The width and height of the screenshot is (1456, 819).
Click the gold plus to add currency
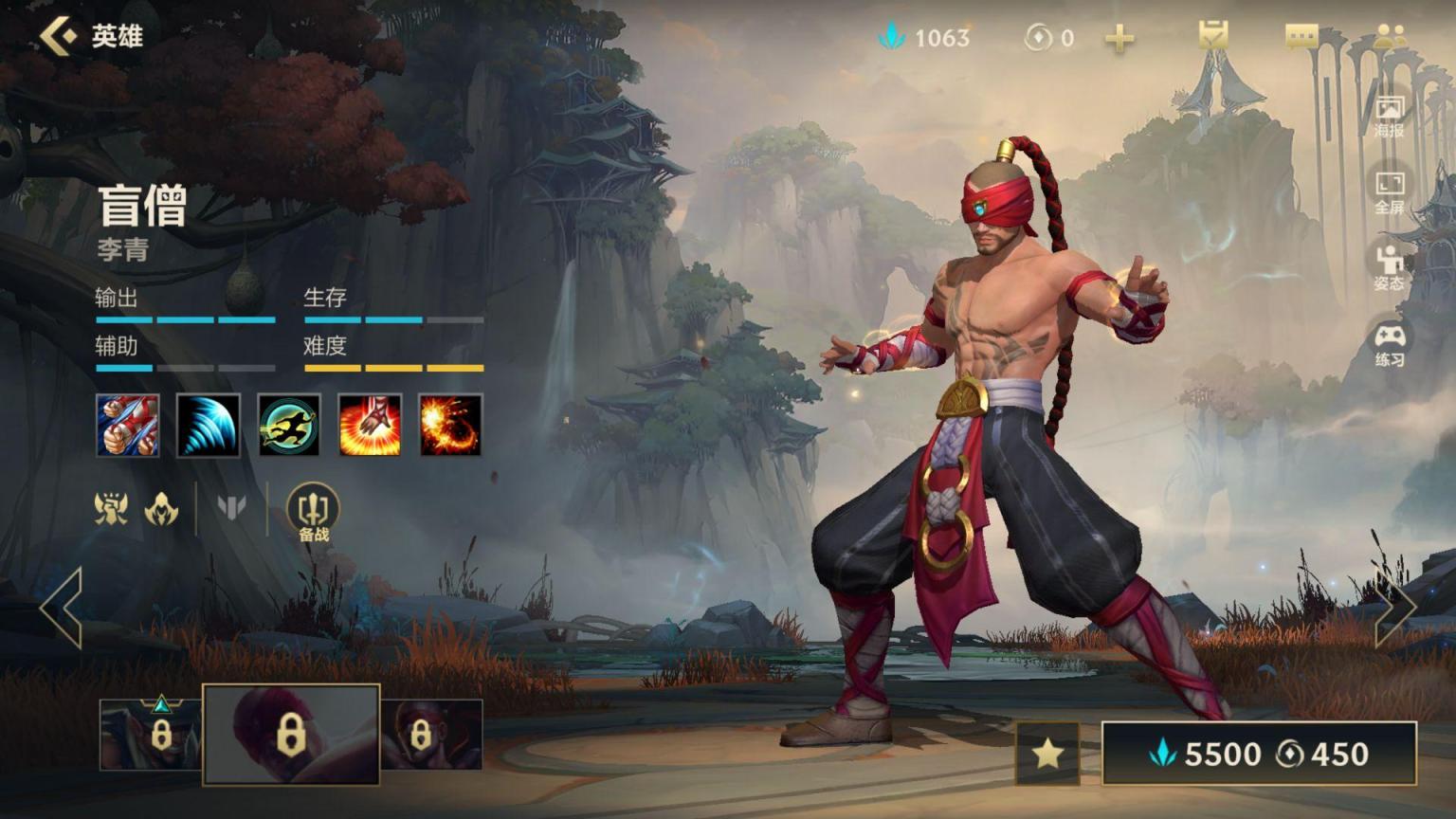1119,38
